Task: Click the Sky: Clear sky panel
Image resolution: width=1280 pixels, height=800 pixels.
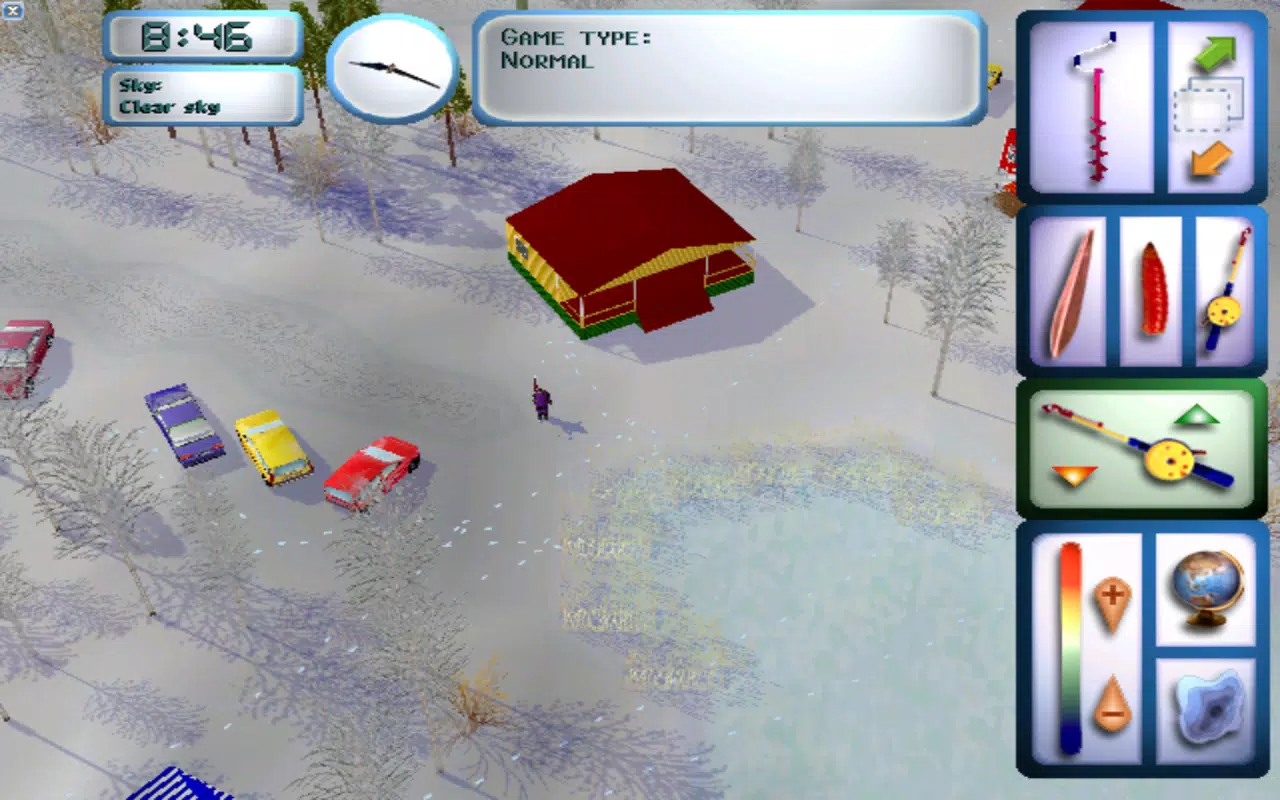Action: [x=200, y=95]
